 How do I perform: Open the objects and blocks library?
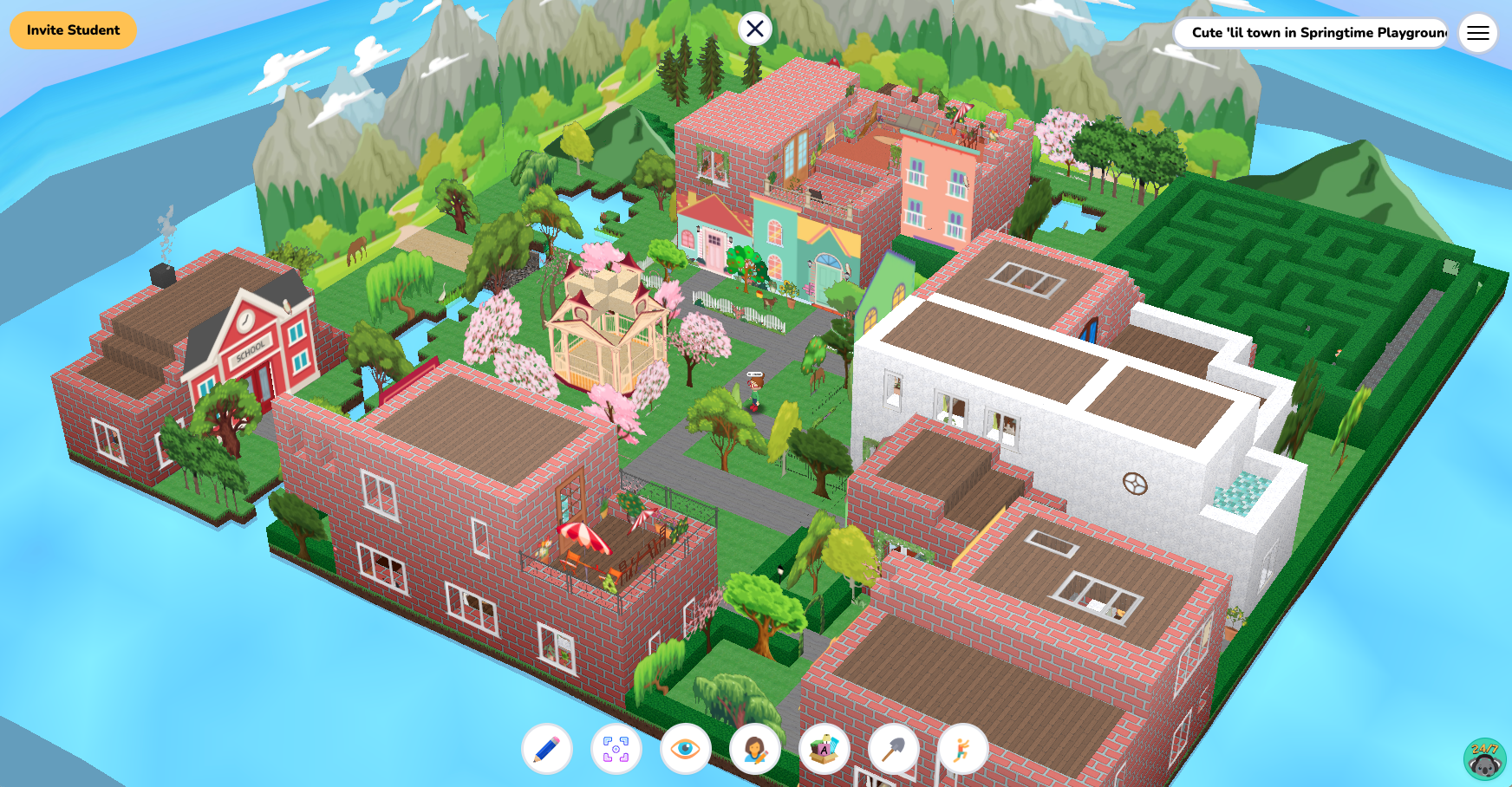click(825, 750)
